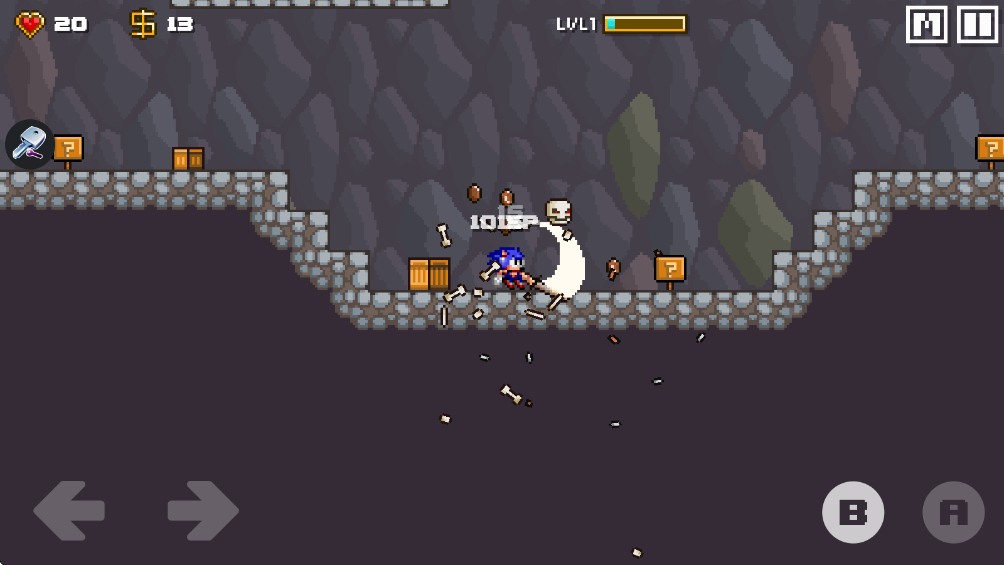Select the hammer weapon icon
The width and height of the screenshot is (1004, 565).
[x=30, y=144]
